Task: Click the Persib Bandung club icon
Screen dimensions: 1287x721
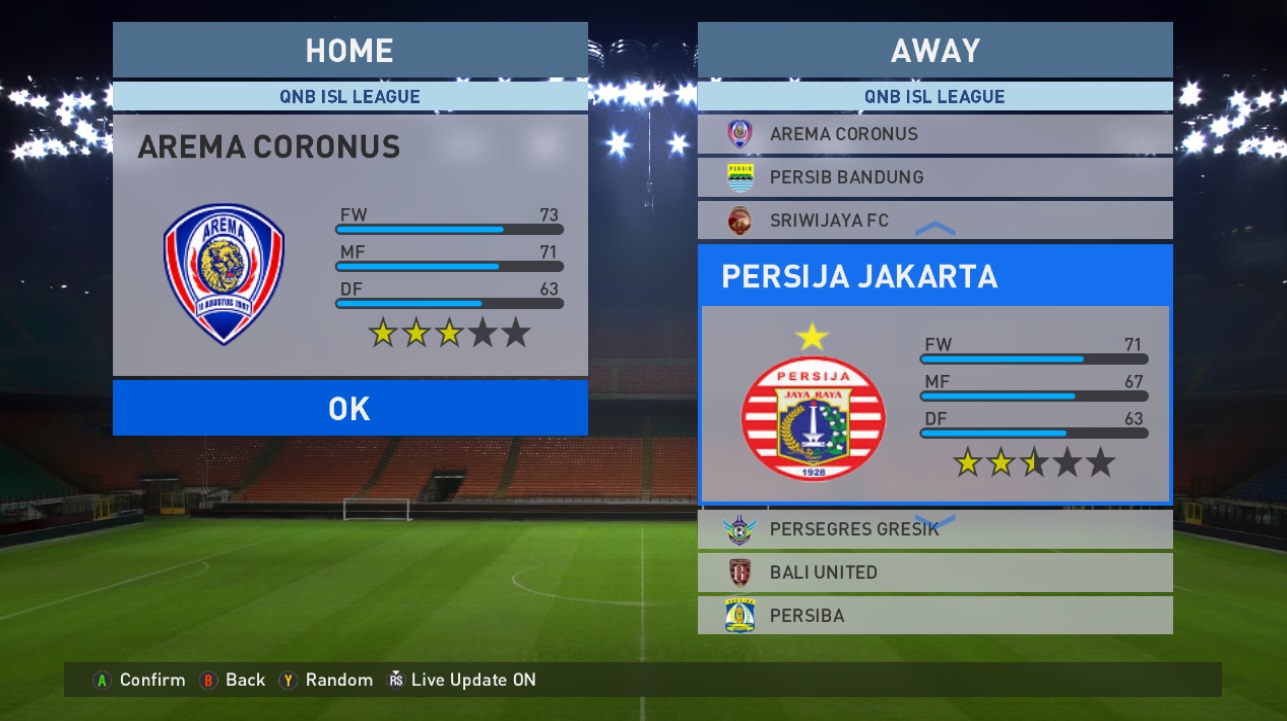Action: point(739,177)
